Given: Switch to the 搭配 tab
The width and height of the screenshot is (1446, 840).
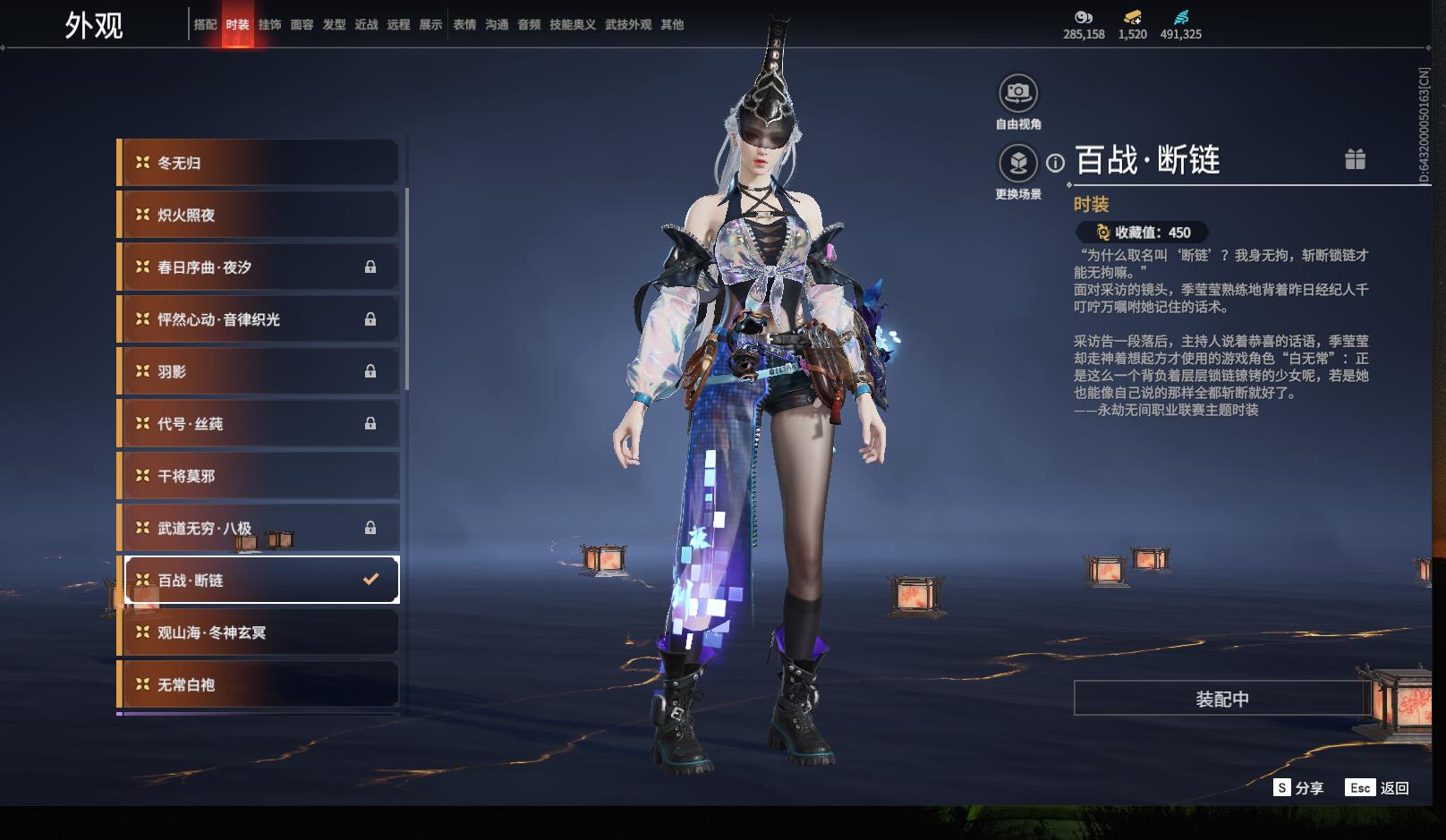Looking at the screenshot, I should point(205,24).
